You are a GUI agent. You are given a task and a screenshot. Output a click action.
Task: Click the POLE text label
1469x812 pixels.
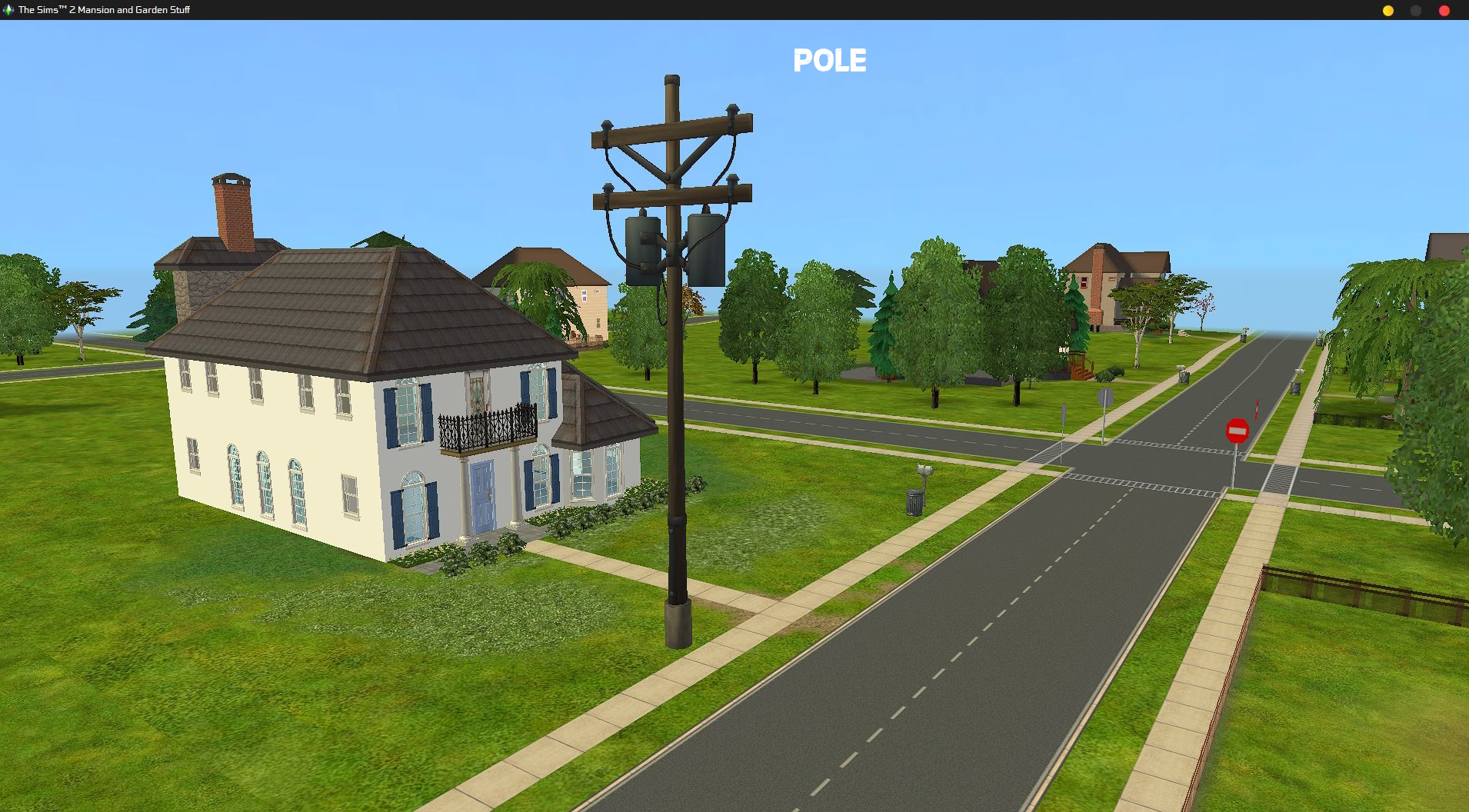[x=829, y=60]
